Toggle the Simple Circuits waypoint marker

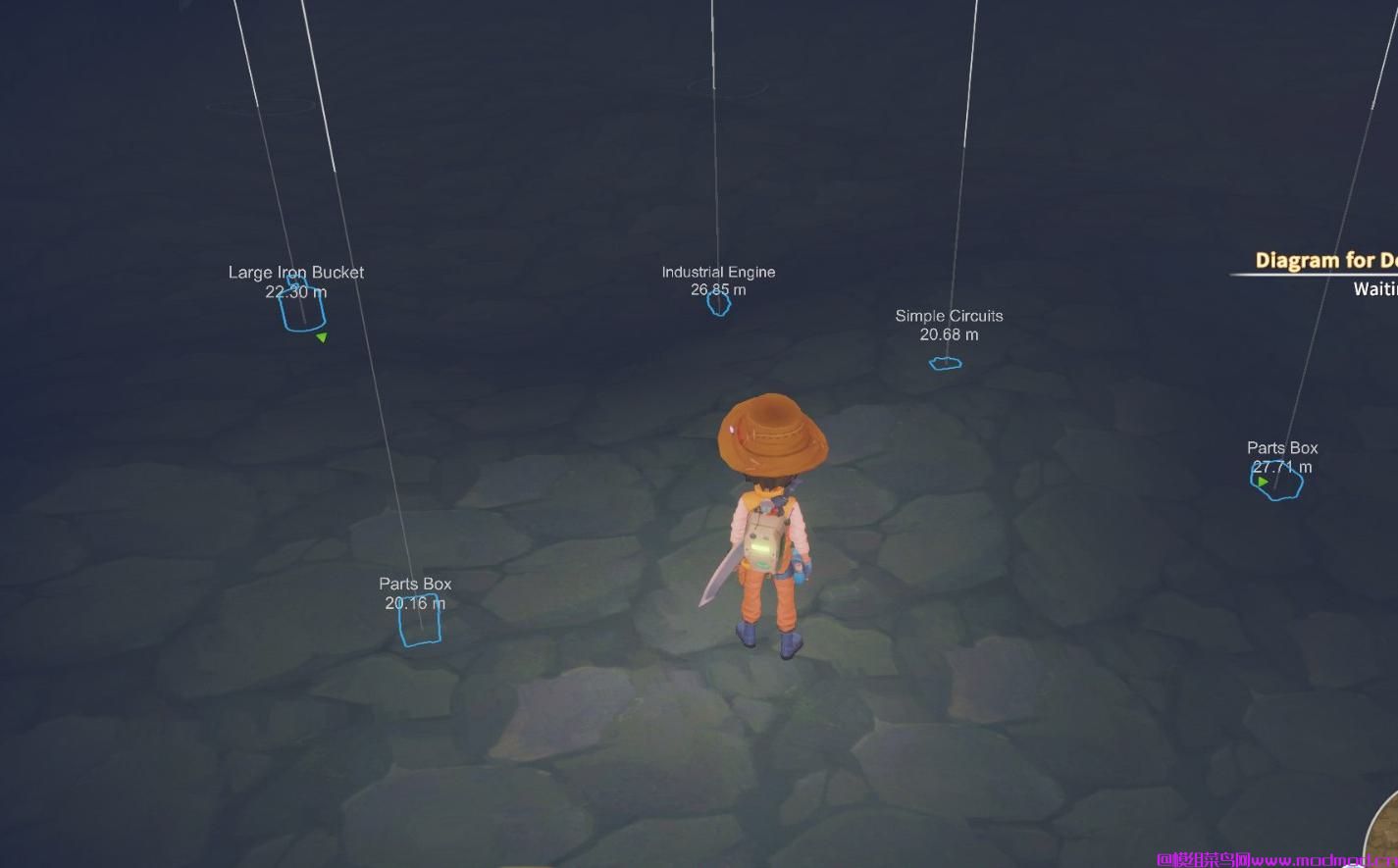coord(944,362)
